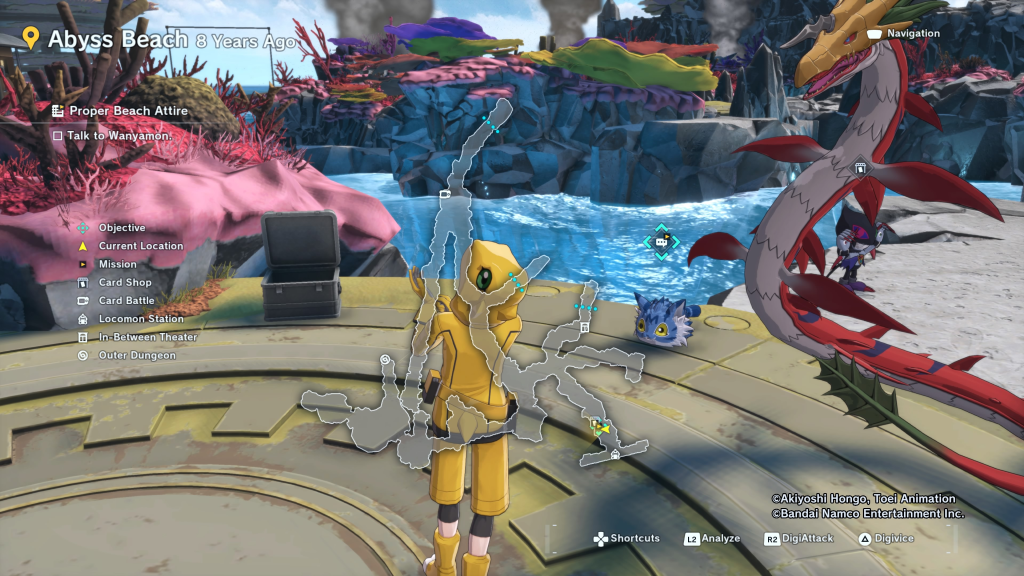Pick the Outer Dungeon legend entry
Screen dimensions: 1024x576
click(x=135, y=355)
